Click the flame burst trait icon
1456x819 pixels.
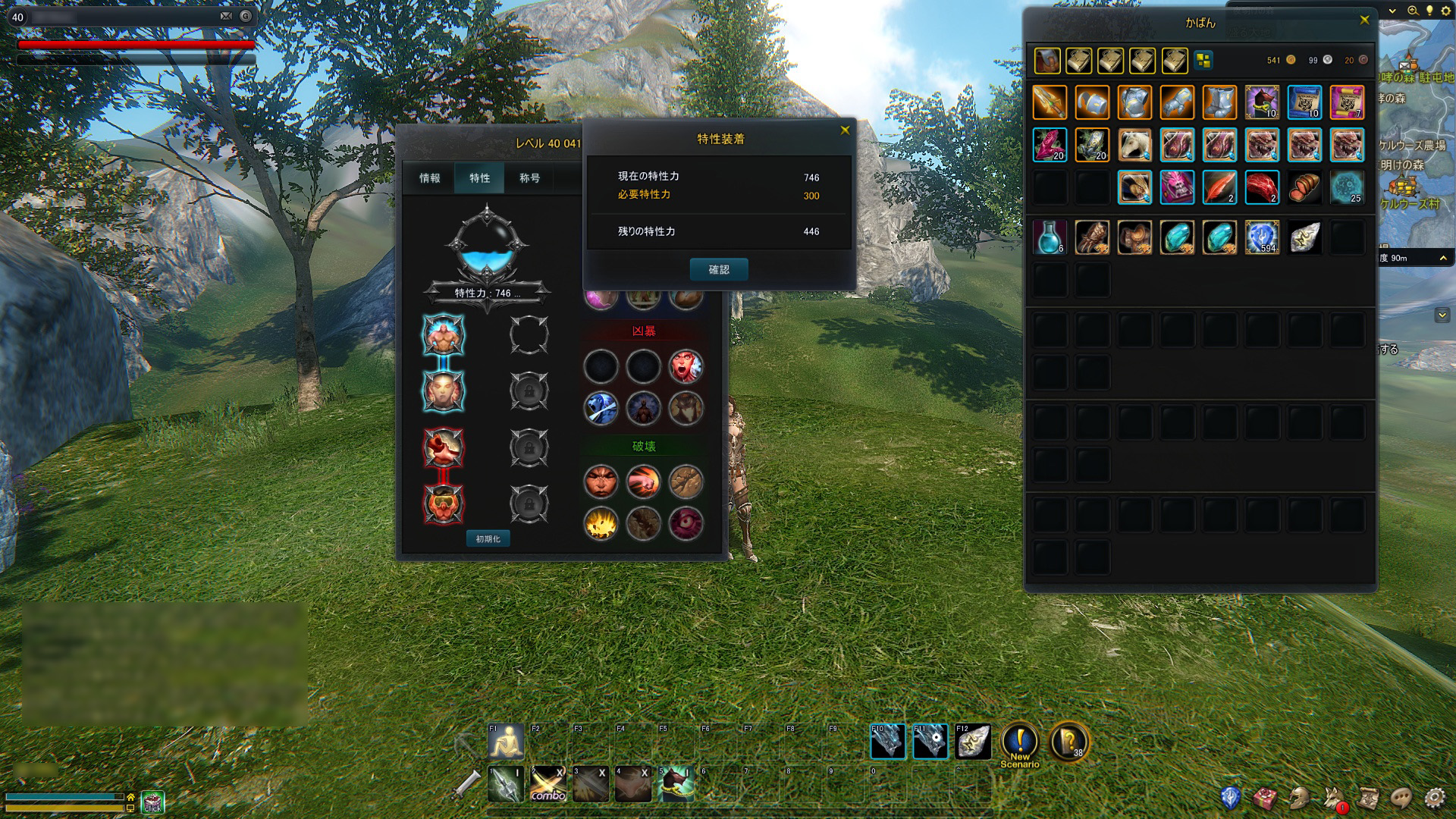coord(601,523)
